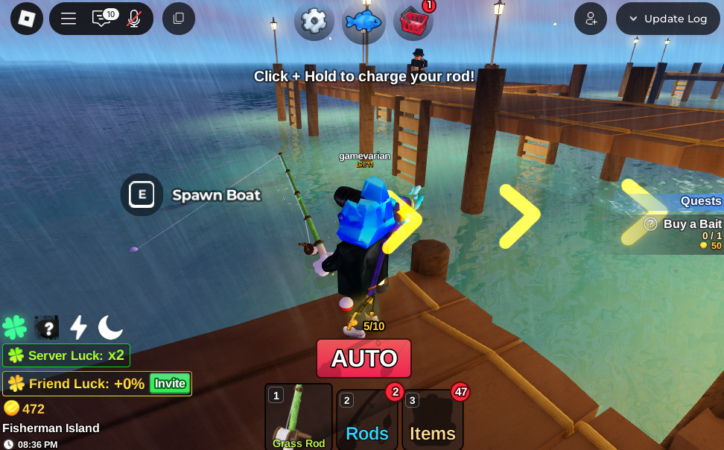Select the Grass Rod hotbar slot
The width and height of the screenshot is (724, 450).
pyautogui.click(x=299, y=417)
